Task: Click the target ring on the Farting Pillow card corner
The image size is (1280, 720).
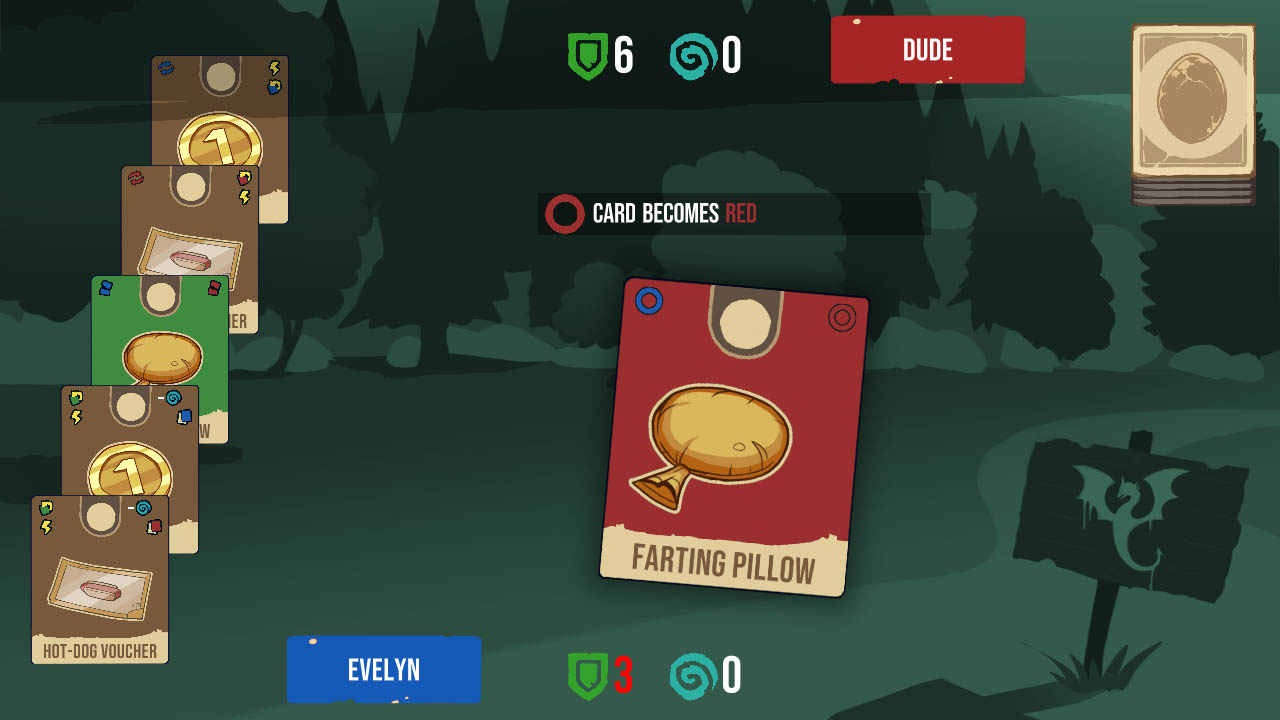Action: coord(842,318)
